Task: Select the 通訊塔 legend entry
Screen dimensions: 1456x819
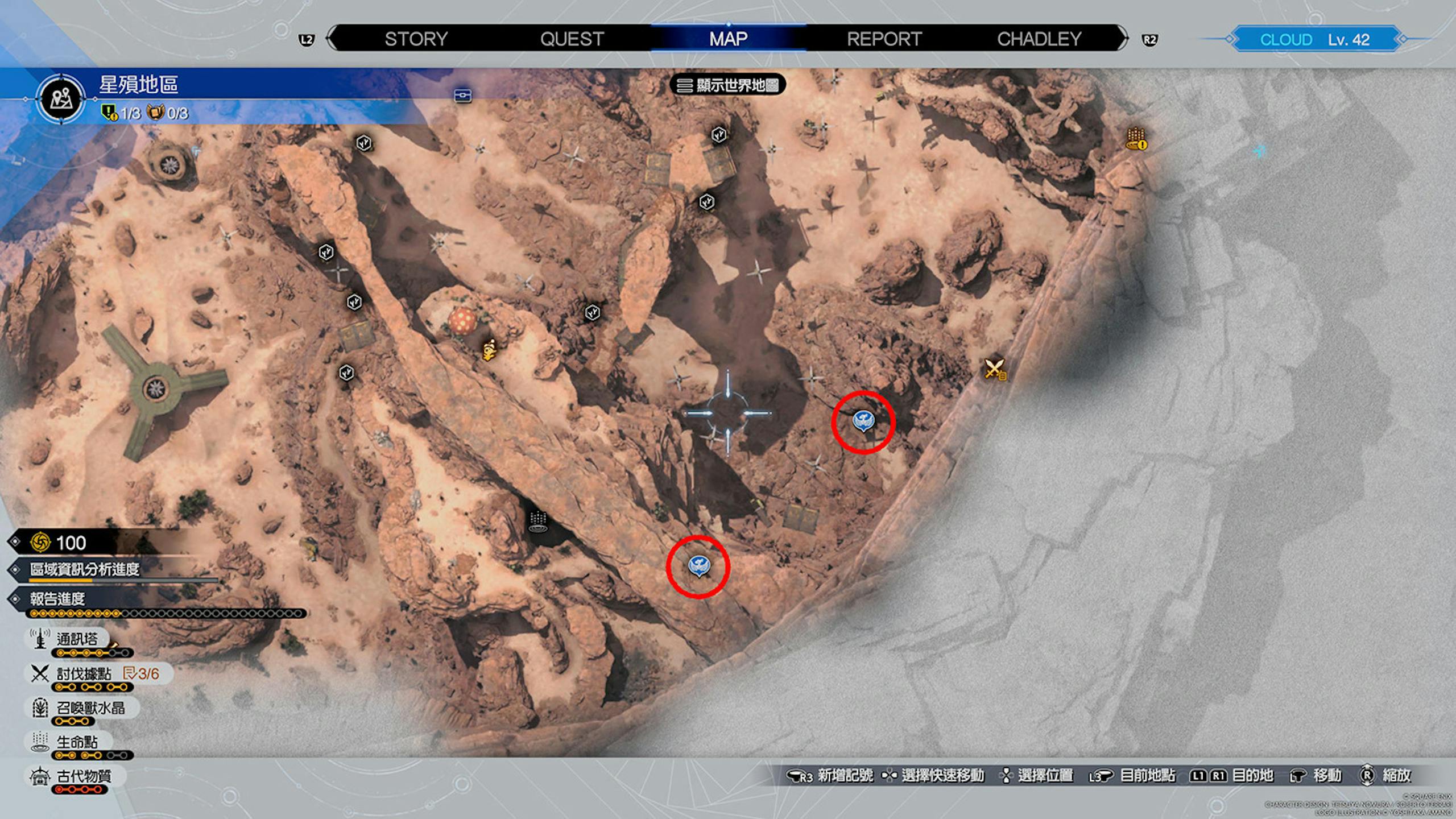Action: click(x=77, y=639)
